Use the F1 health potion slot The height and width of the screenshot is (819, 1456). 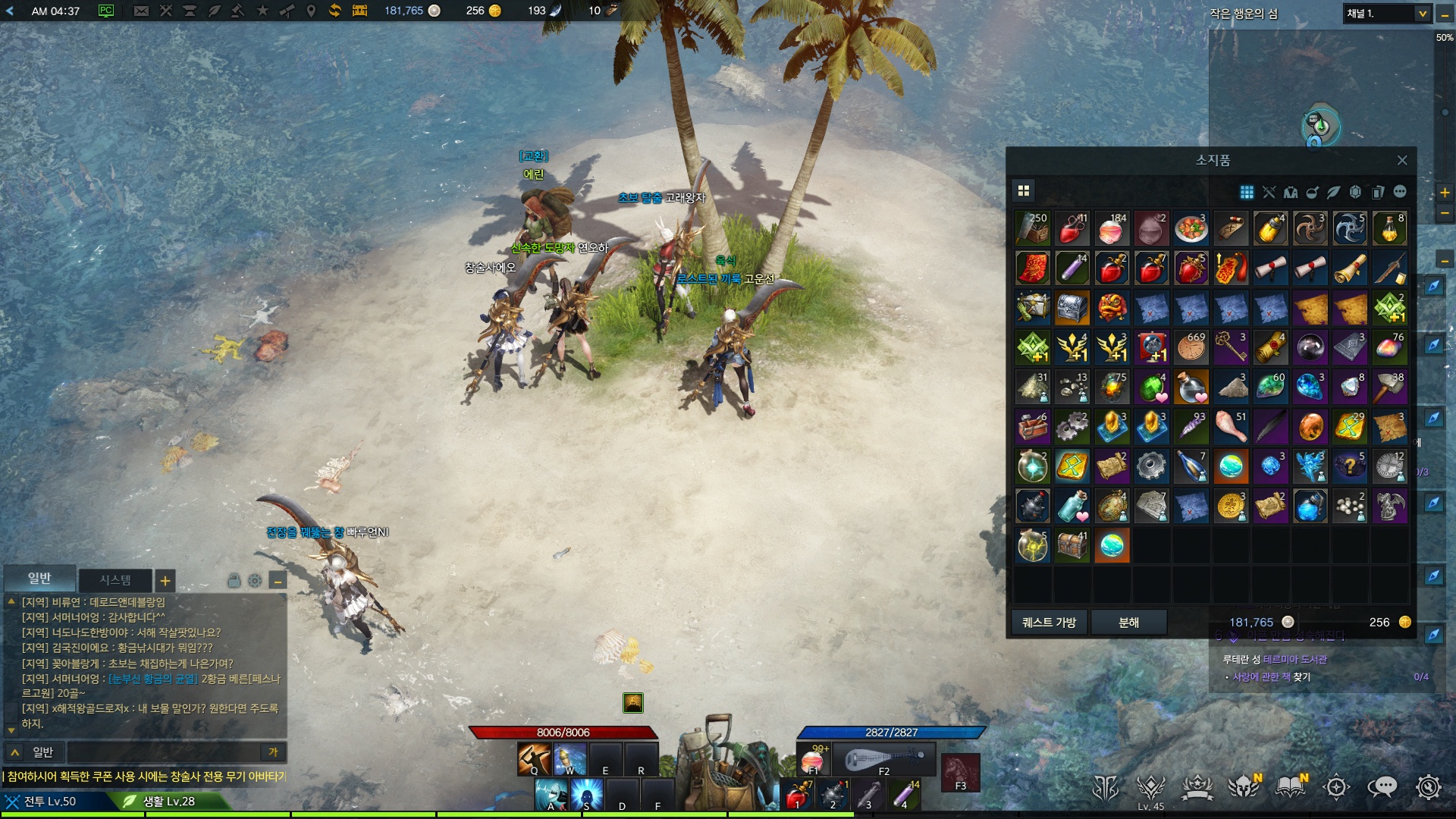(x=814, y=759)
